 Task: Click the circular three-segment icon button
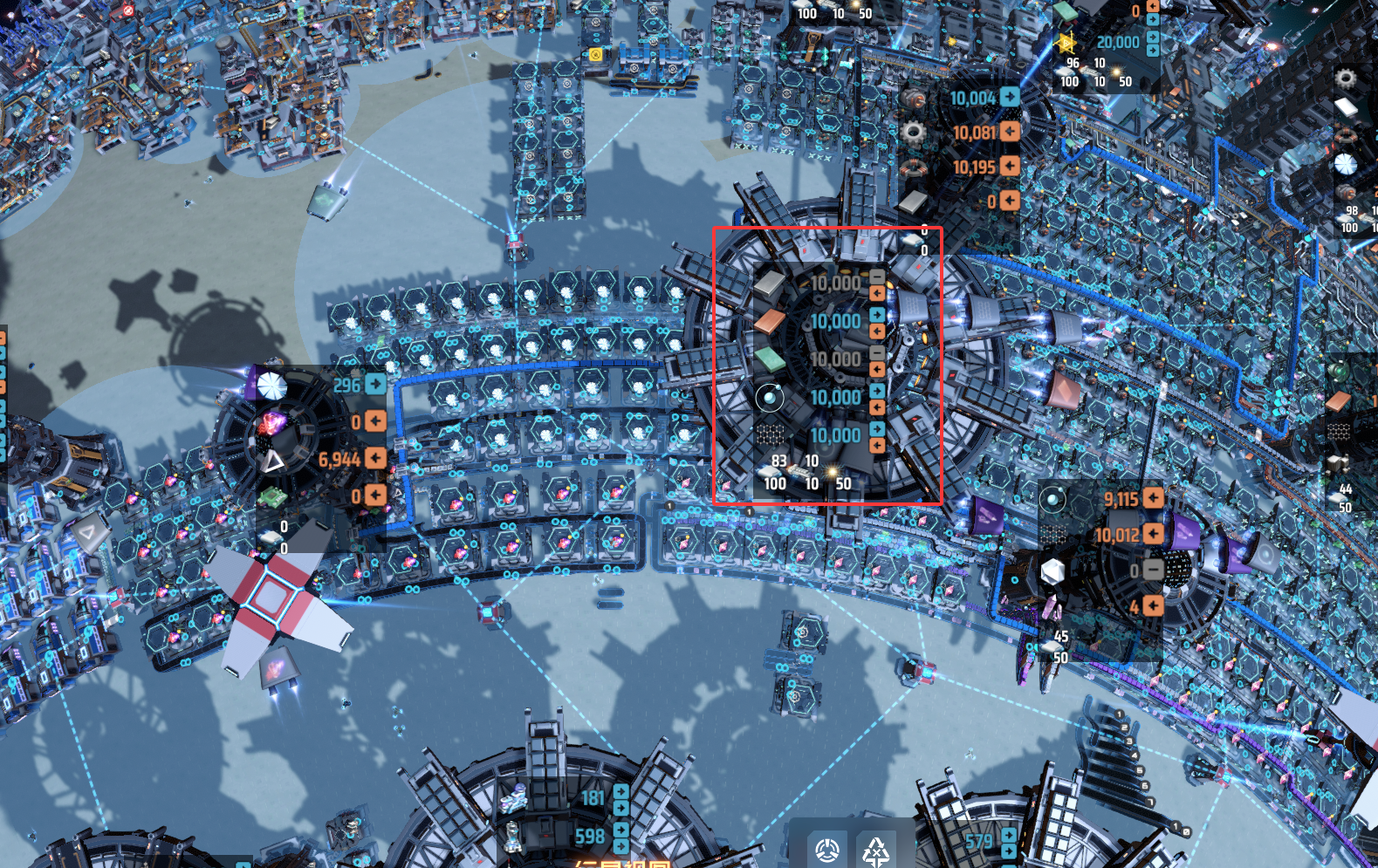[x=826, y=849]
